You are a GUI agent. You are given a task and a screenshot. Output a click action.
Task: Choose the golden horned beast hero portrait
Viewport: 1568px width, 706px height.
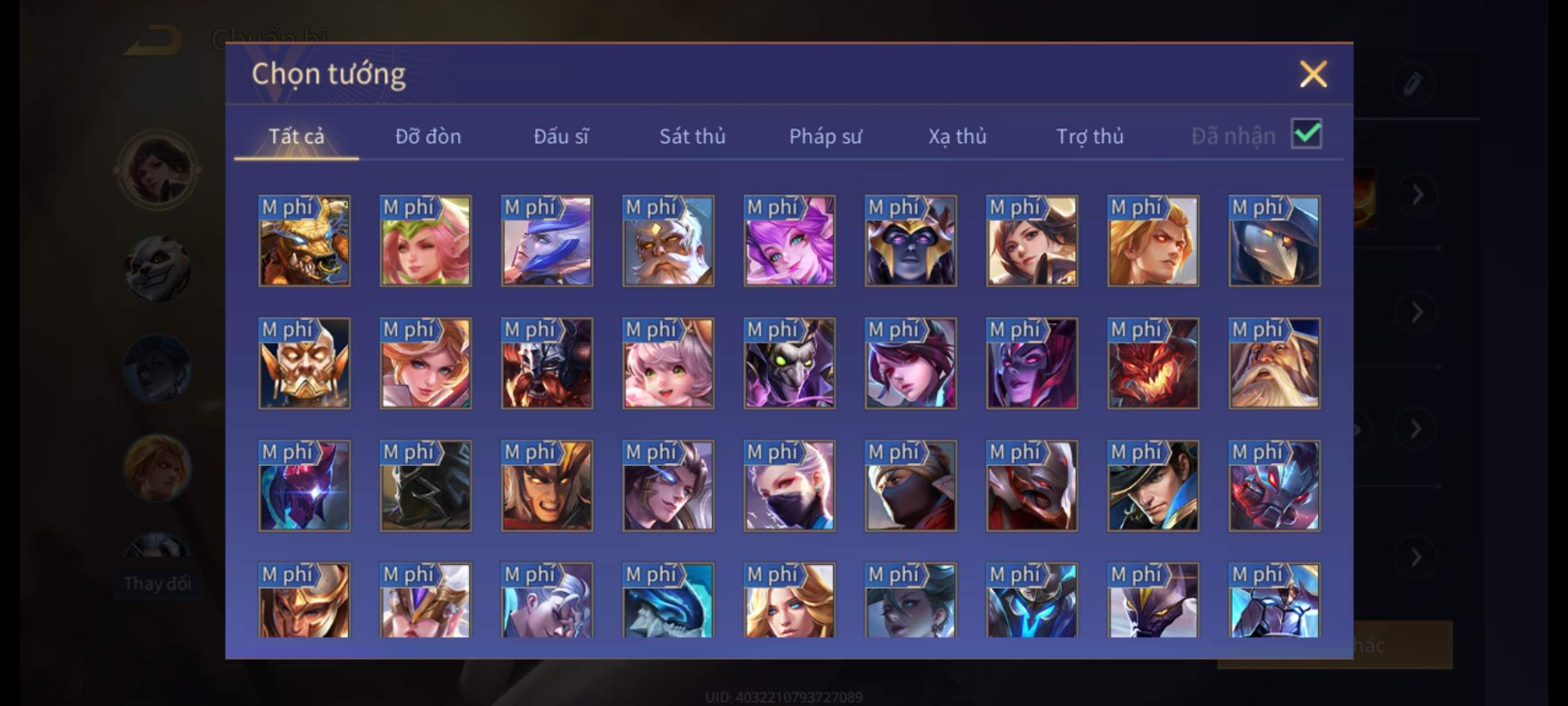tap(304, 241)
